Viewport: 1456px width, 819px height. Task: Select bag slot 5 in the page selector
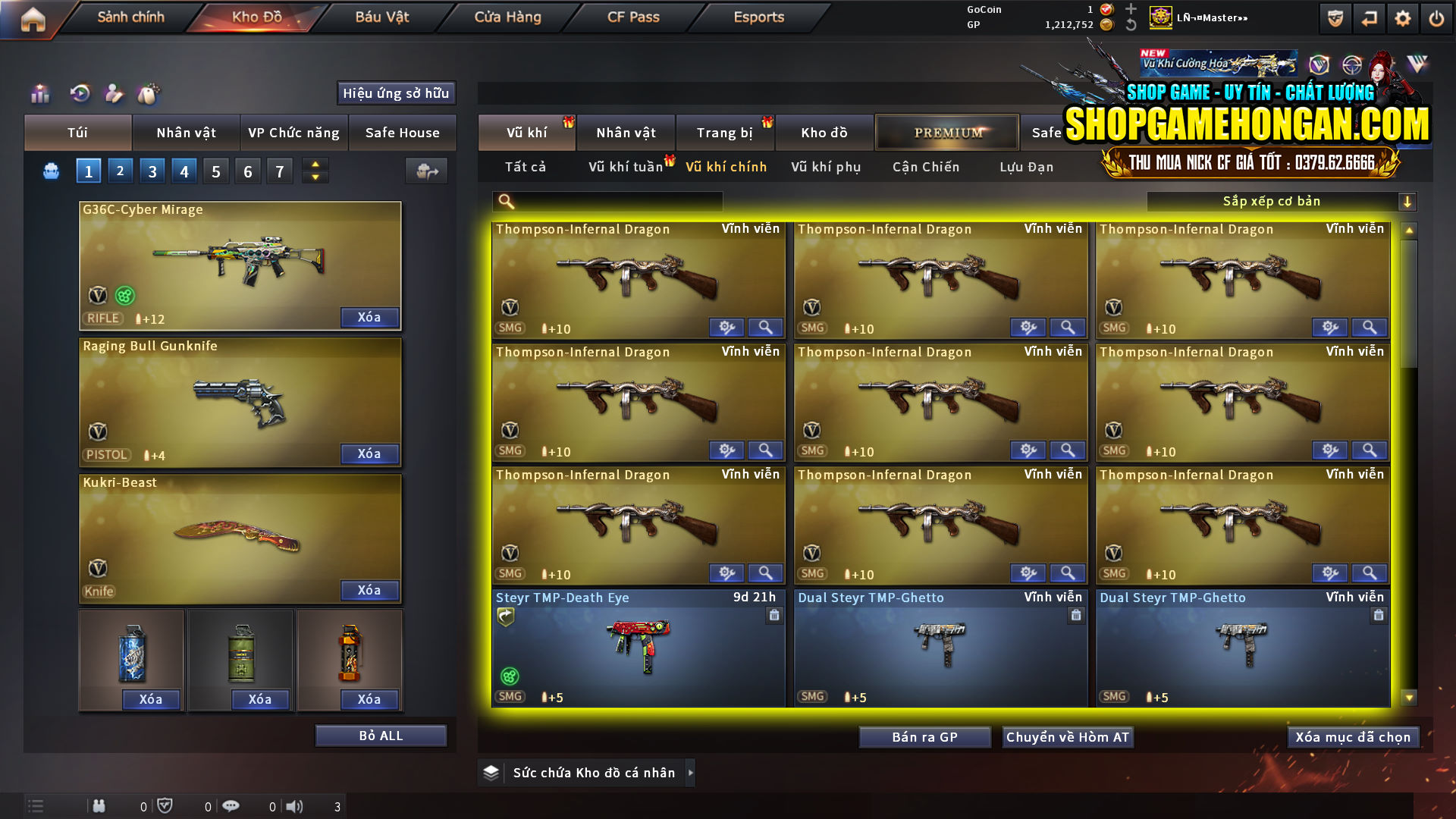click(215, 171)
